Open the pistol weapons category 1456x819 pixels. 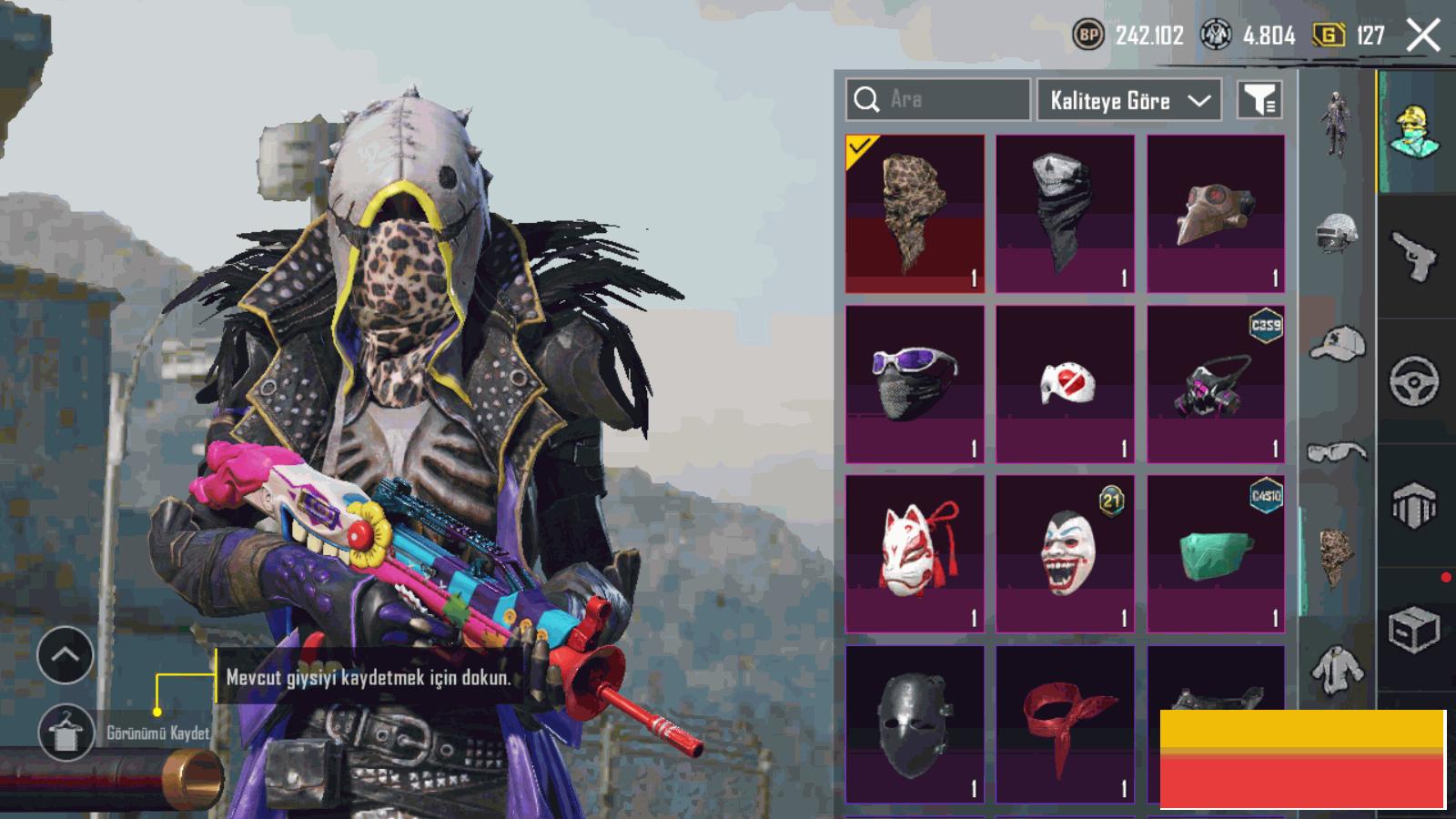[x=1415, y=255]
